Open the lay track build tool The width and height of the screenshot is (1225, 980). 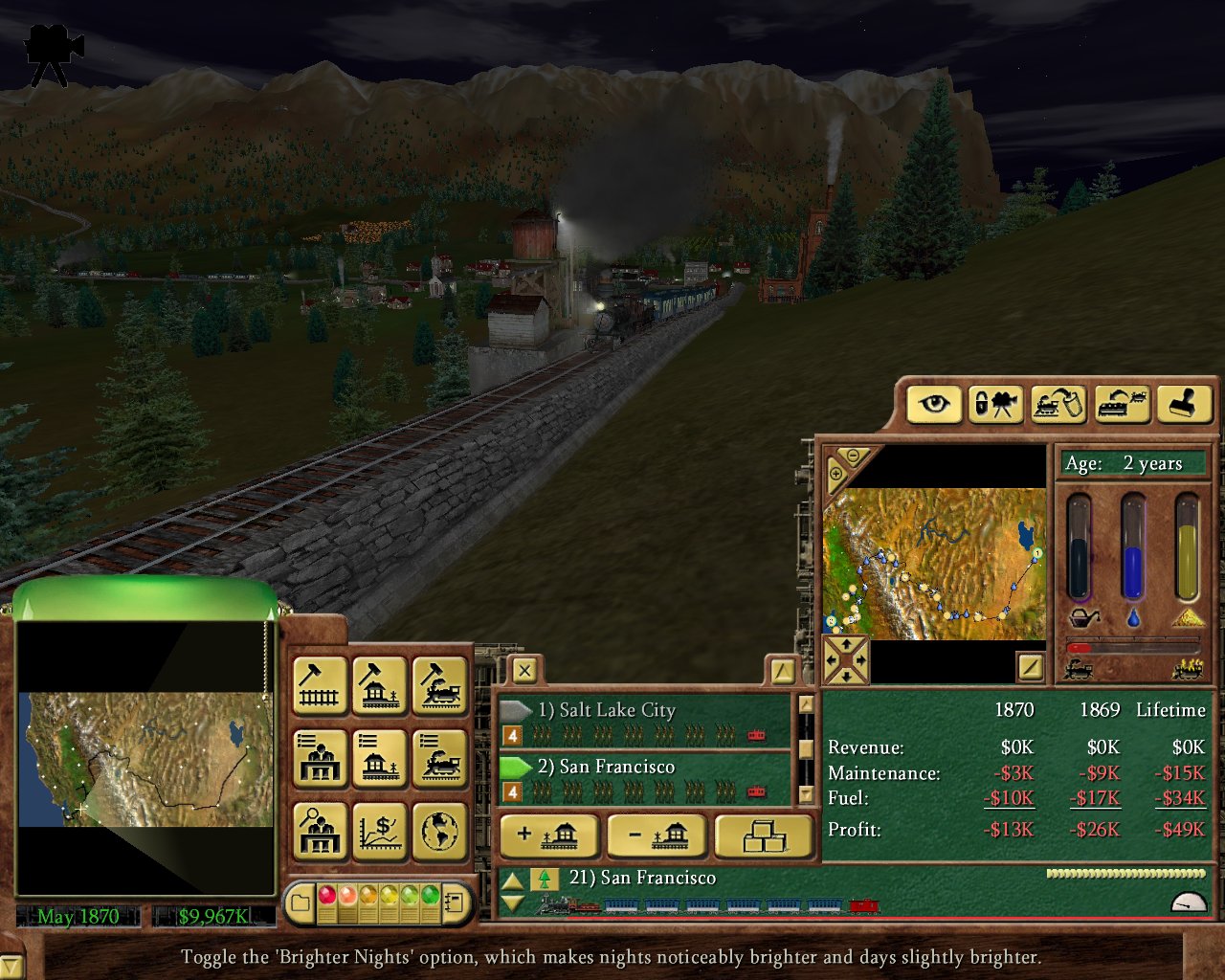[320, 684]
